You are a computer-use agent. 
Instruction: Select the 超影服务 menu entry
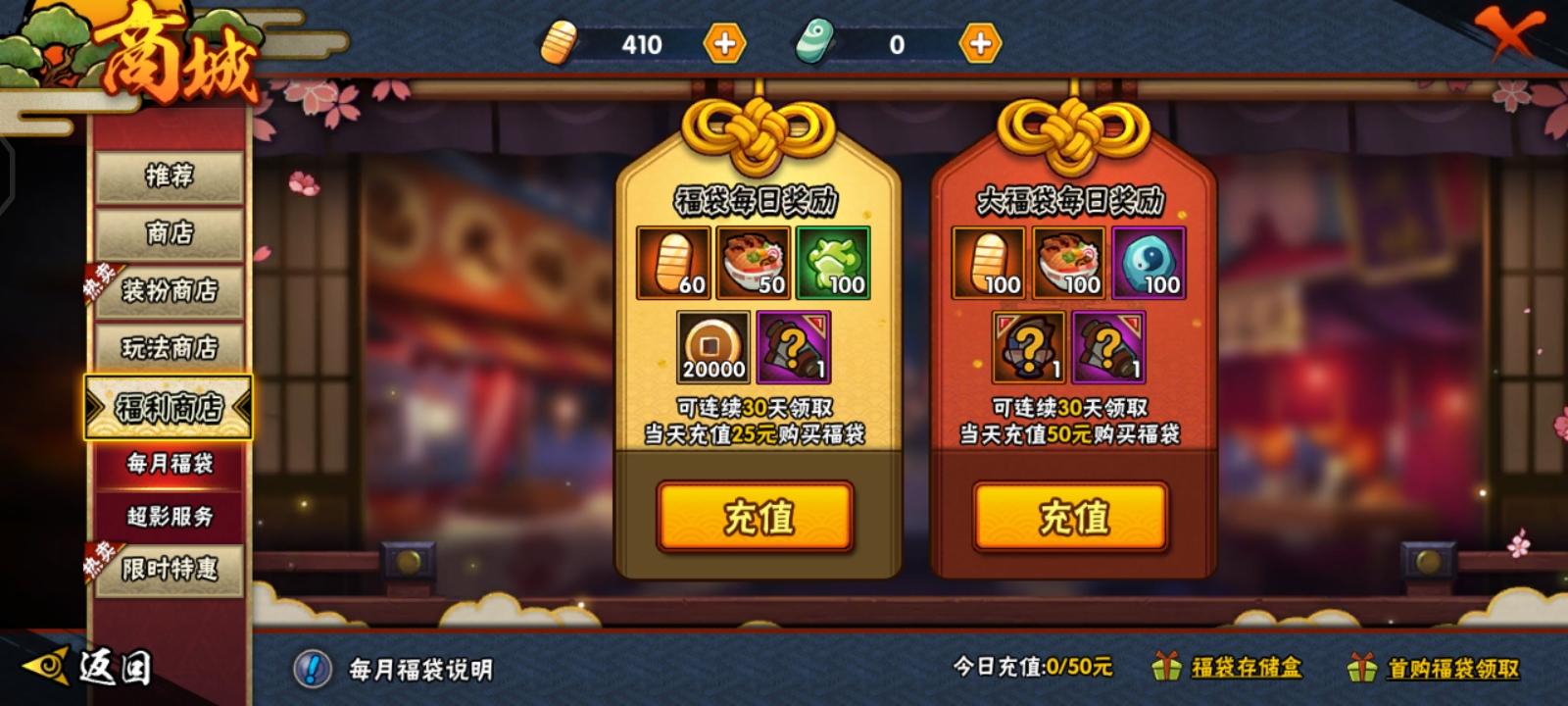(170, 517)
